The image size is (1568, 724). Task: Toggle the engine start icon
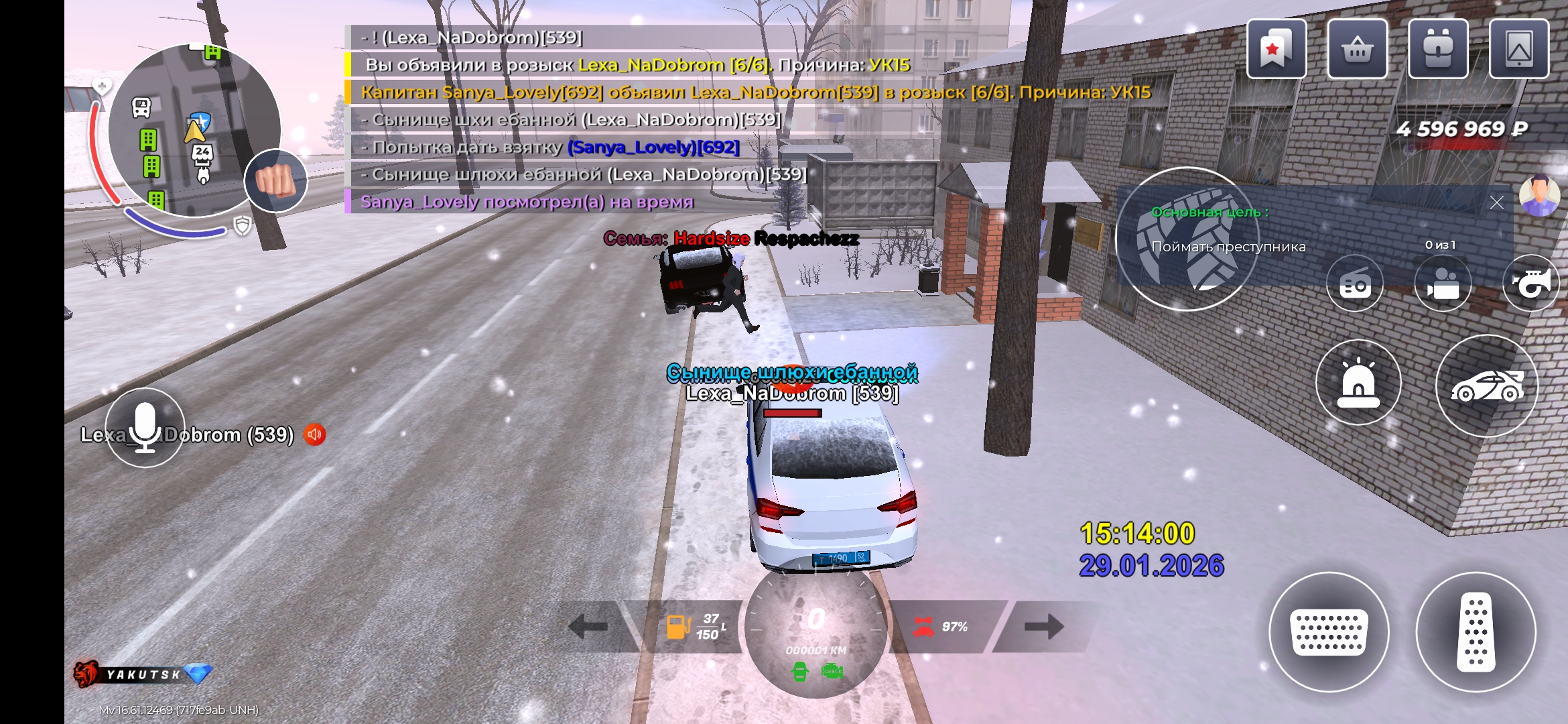tap(800, 670)
